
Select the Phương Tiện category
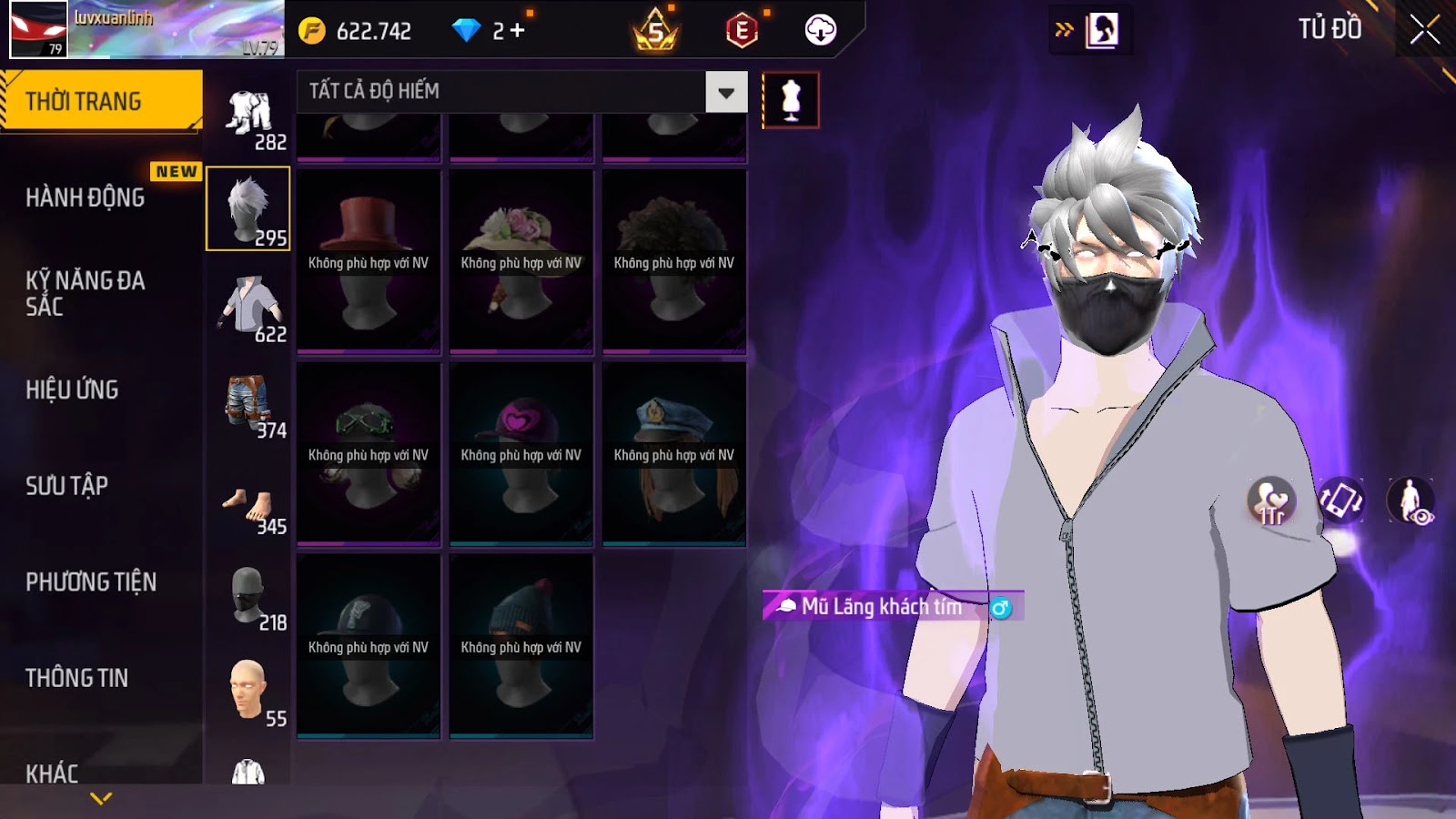click(91, 582)
